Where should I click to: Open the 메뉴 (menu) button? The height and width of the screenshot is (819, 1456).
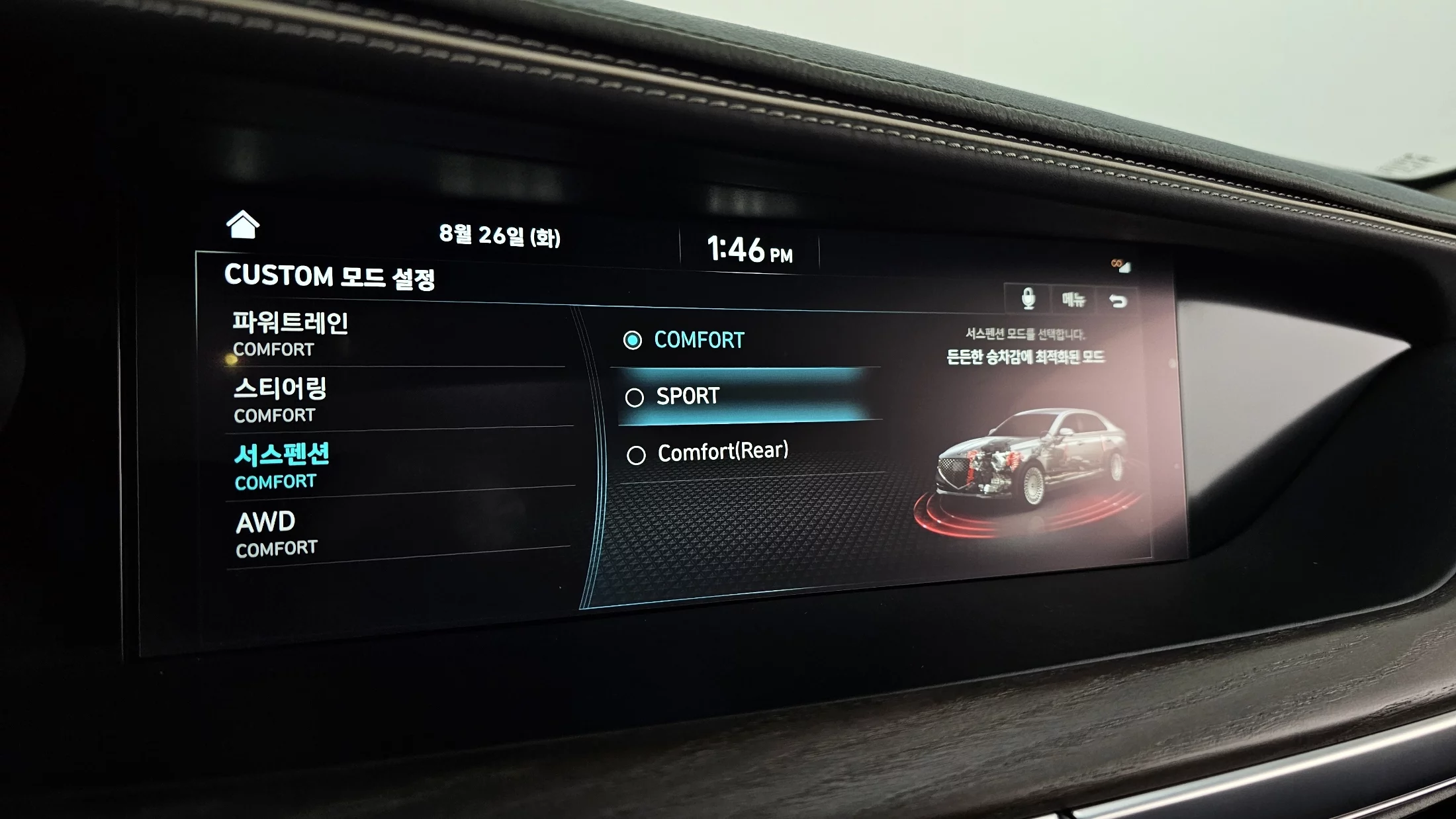pyautogui.click(x=1073, y=300)
